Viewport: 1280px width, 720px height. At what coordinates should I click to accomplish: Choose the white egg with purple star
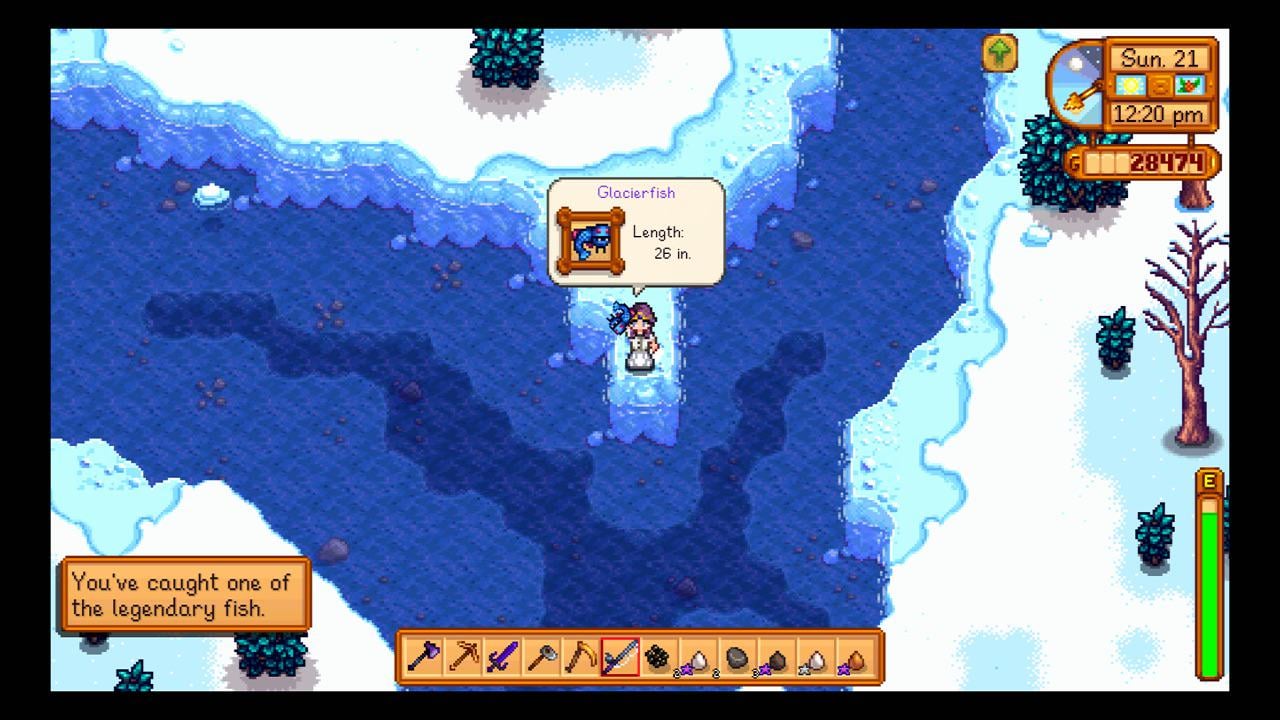[697, 657]
